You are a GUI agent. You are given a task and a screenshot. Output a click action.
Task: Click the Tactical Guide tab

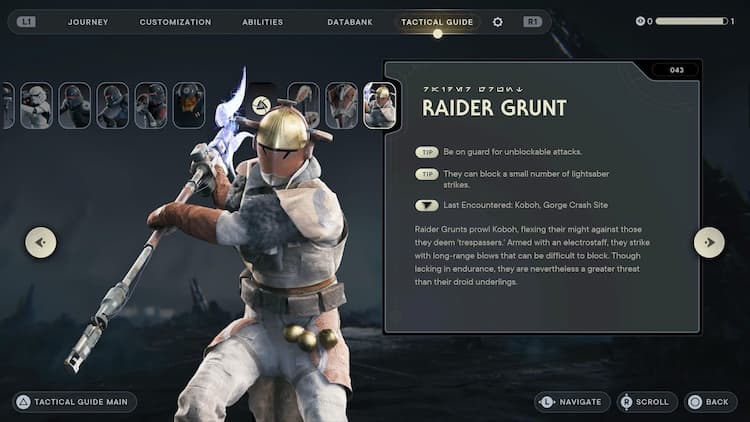pos(437,22)
